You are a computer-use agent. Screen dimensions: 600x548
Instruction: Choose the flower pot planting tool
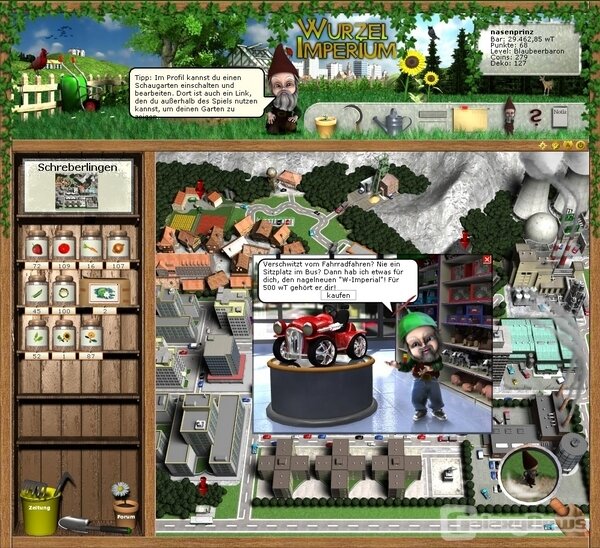326,125
